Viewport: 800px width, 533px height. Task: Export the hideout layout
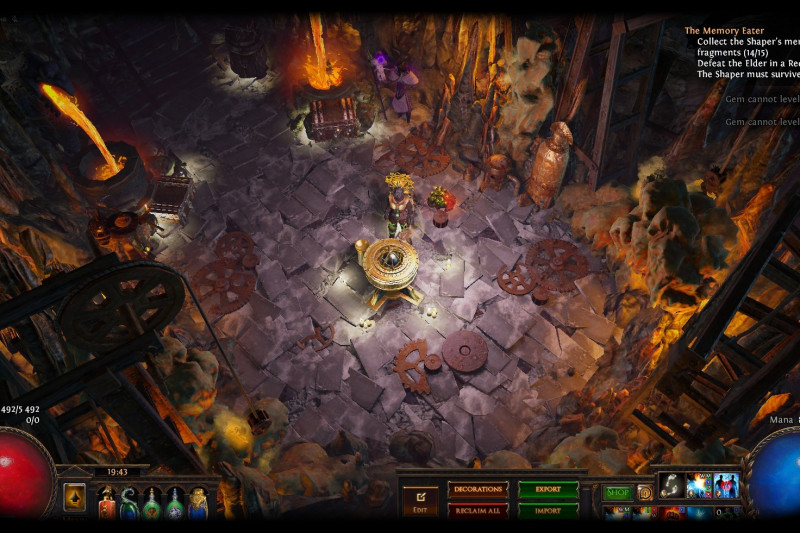point(548,489)
